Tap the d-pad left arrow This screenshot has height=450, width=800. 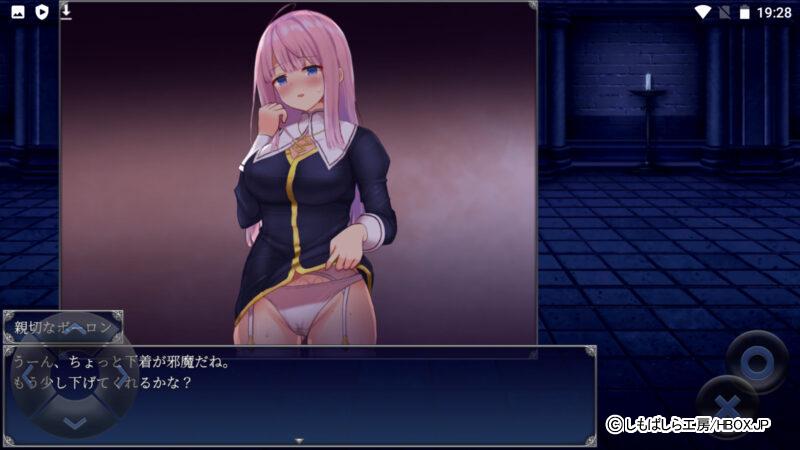tap(27, 375)
